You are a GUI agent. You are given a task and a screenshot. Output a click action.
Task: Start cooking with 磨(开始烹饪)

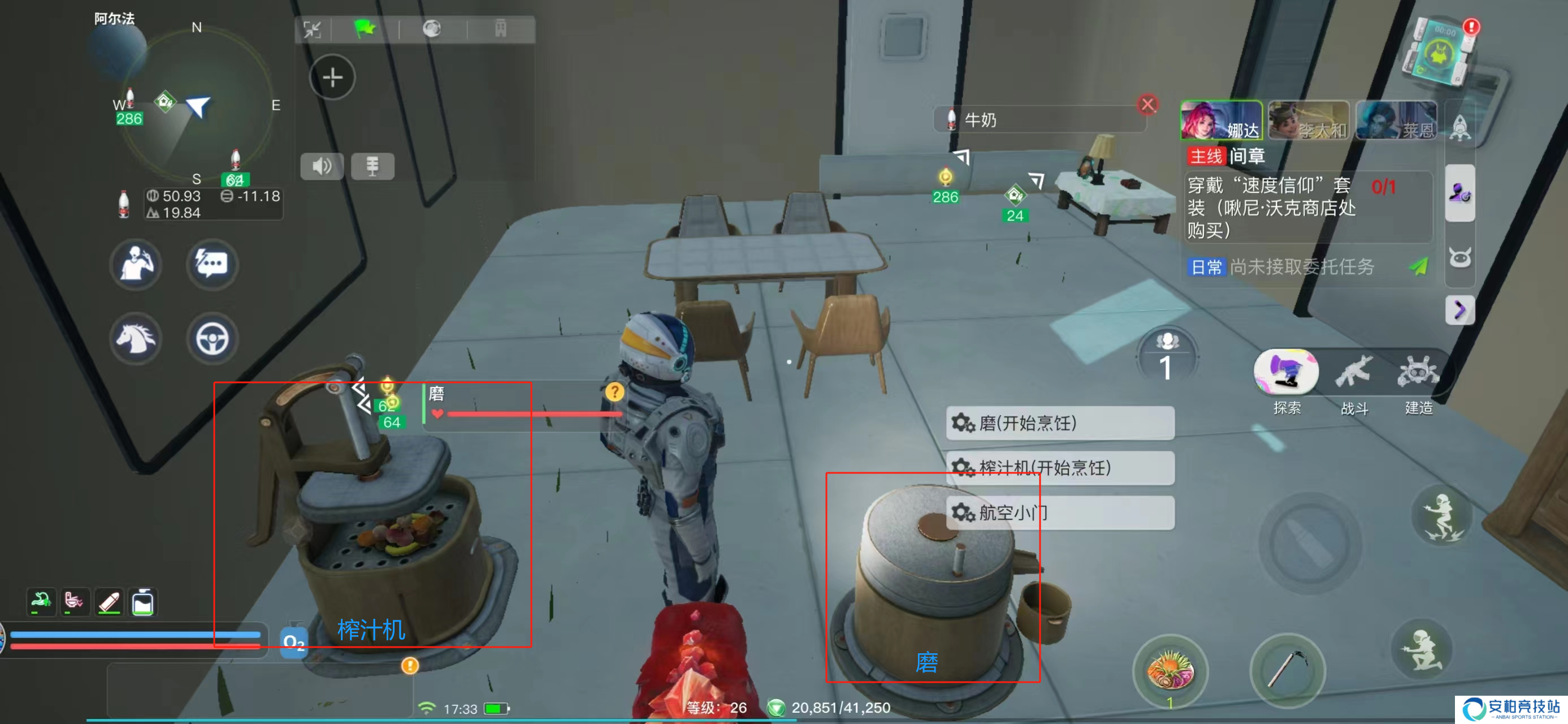[1059, 423]
